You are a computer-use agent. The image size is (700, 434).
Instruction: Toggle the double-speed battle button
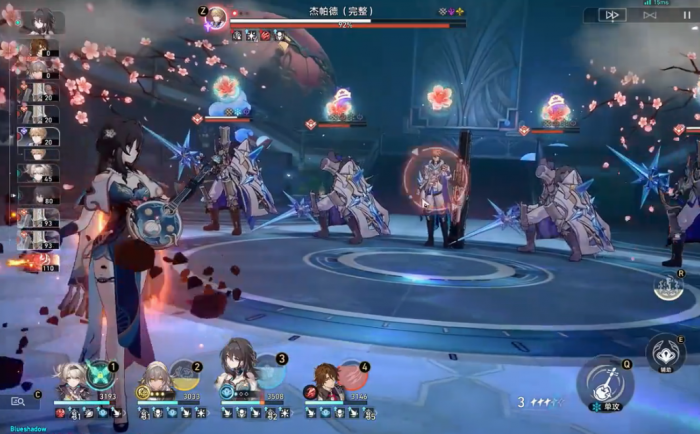pyautogui.click(x=612, y=15)
